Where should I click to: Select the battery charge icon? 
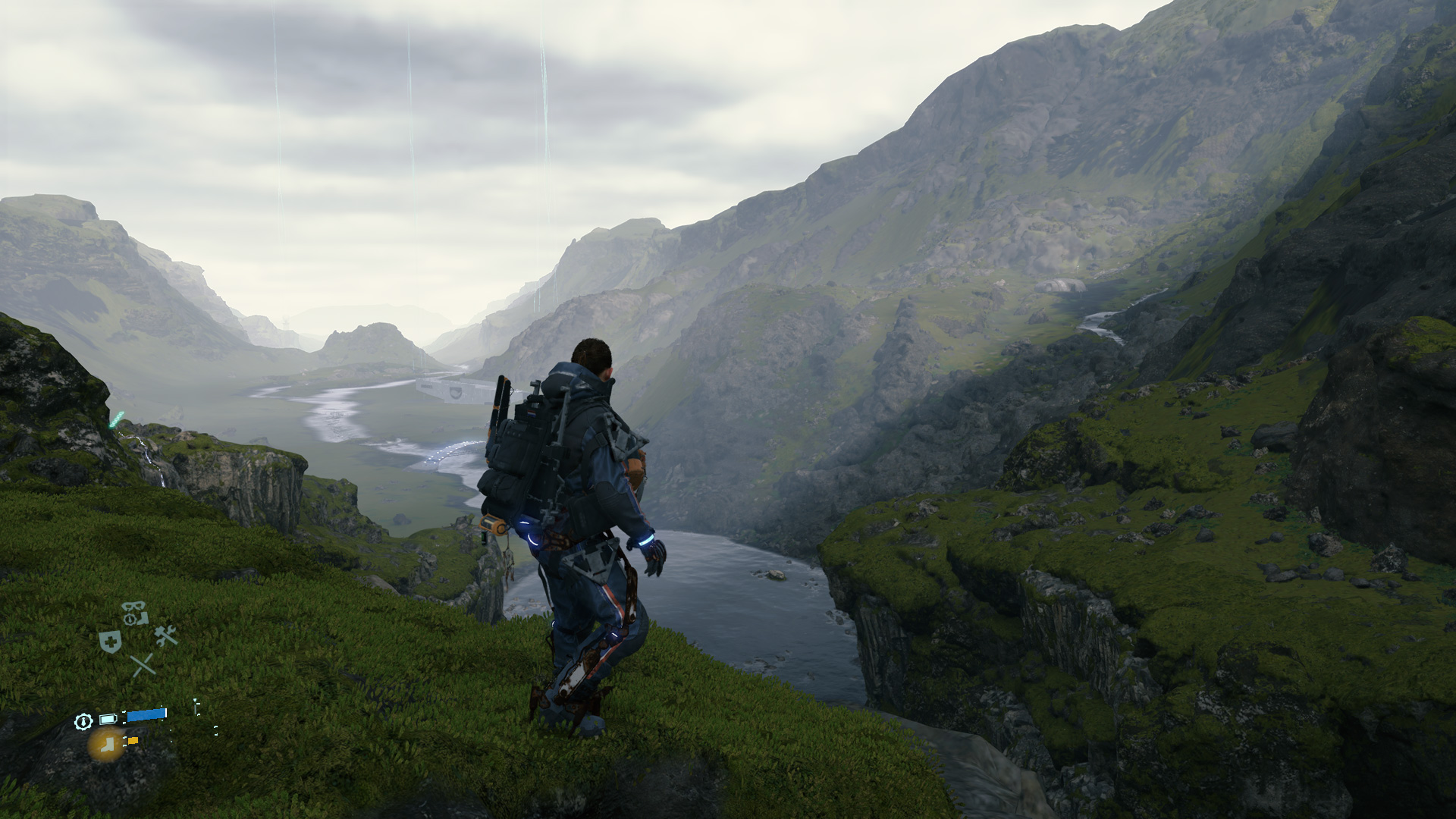tap(108, 719)
